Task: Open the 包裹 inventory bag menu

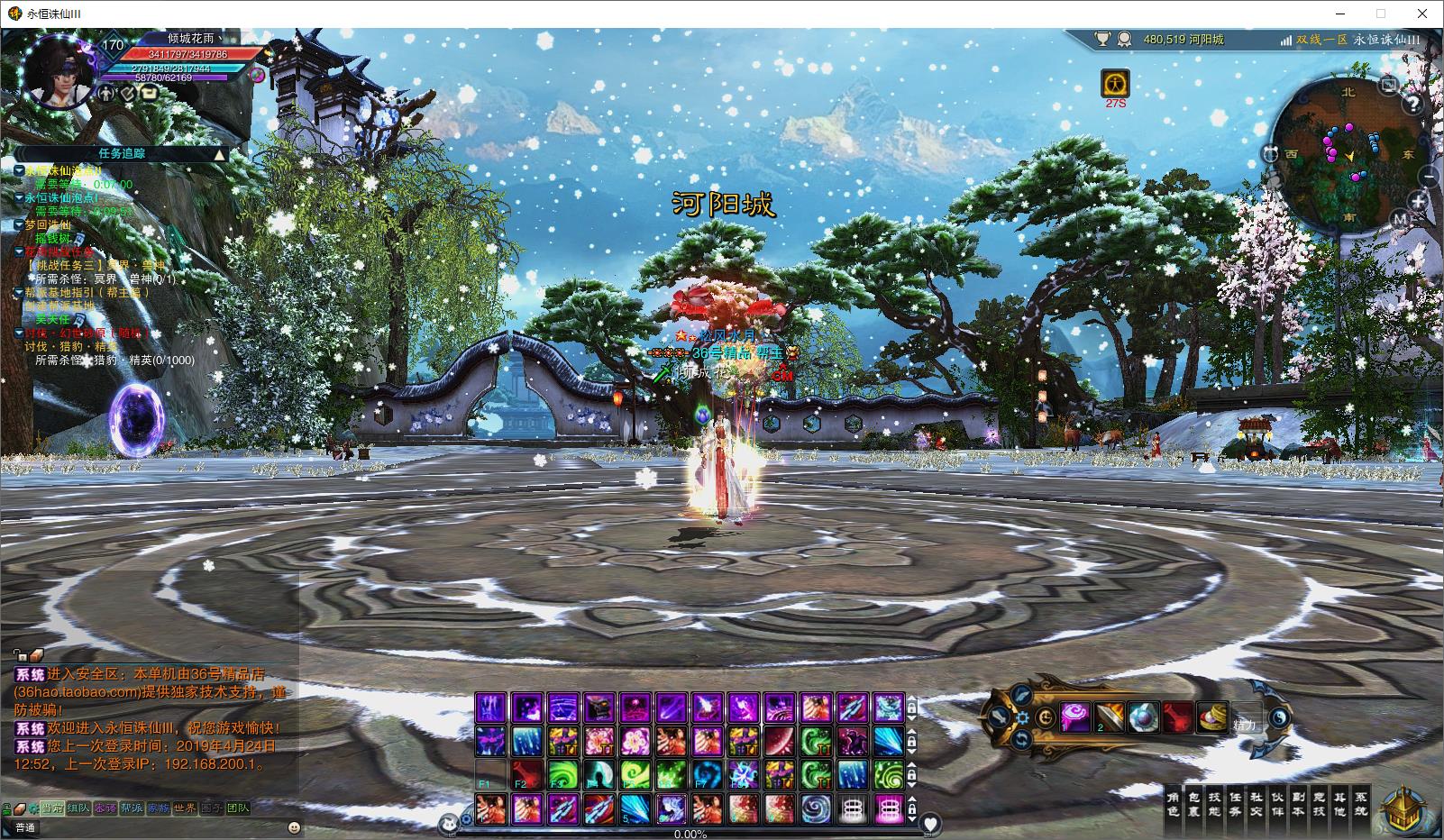Action: [1193, 804]
